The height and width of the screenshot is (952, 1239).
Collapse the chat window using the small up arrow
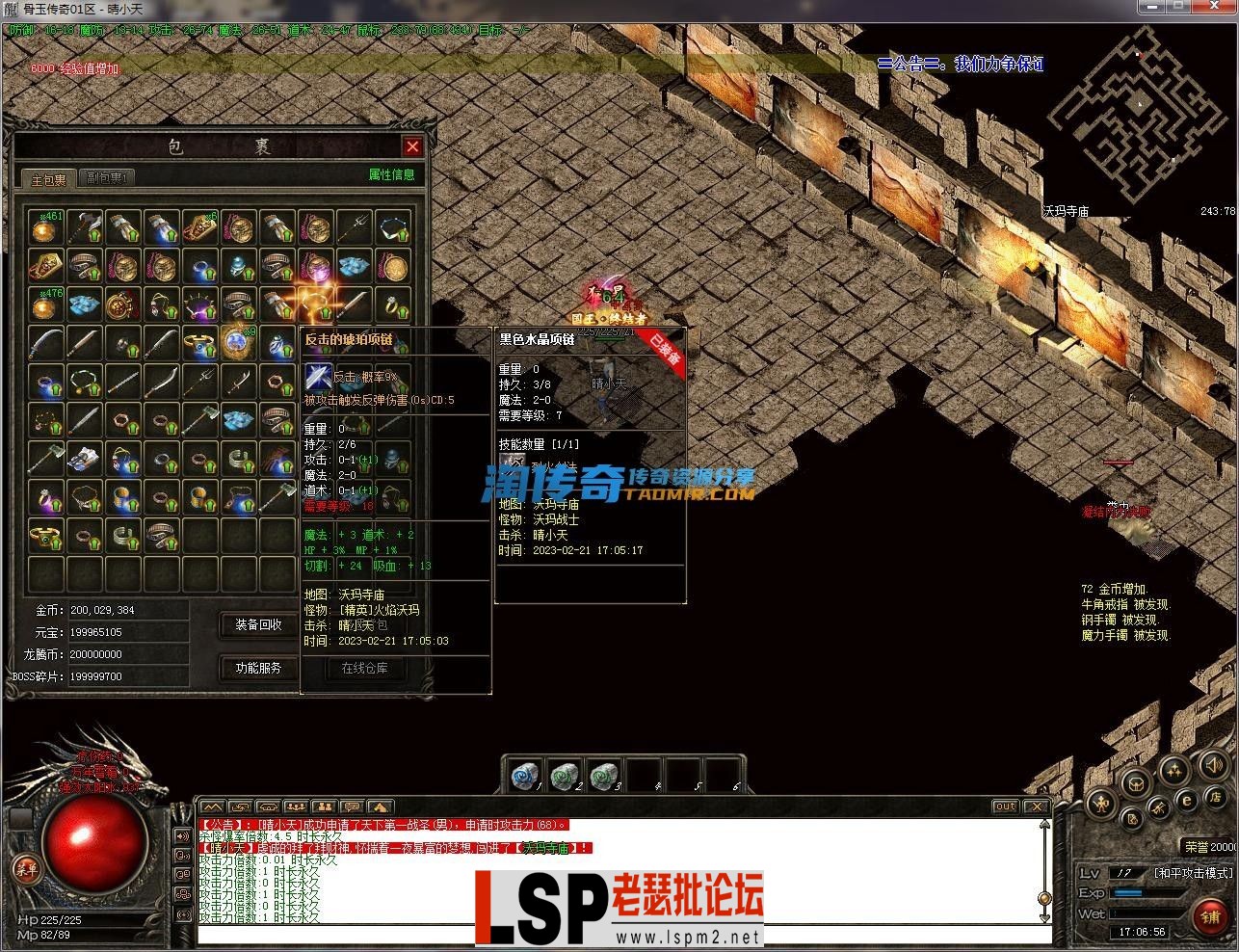click(1045, 825)
